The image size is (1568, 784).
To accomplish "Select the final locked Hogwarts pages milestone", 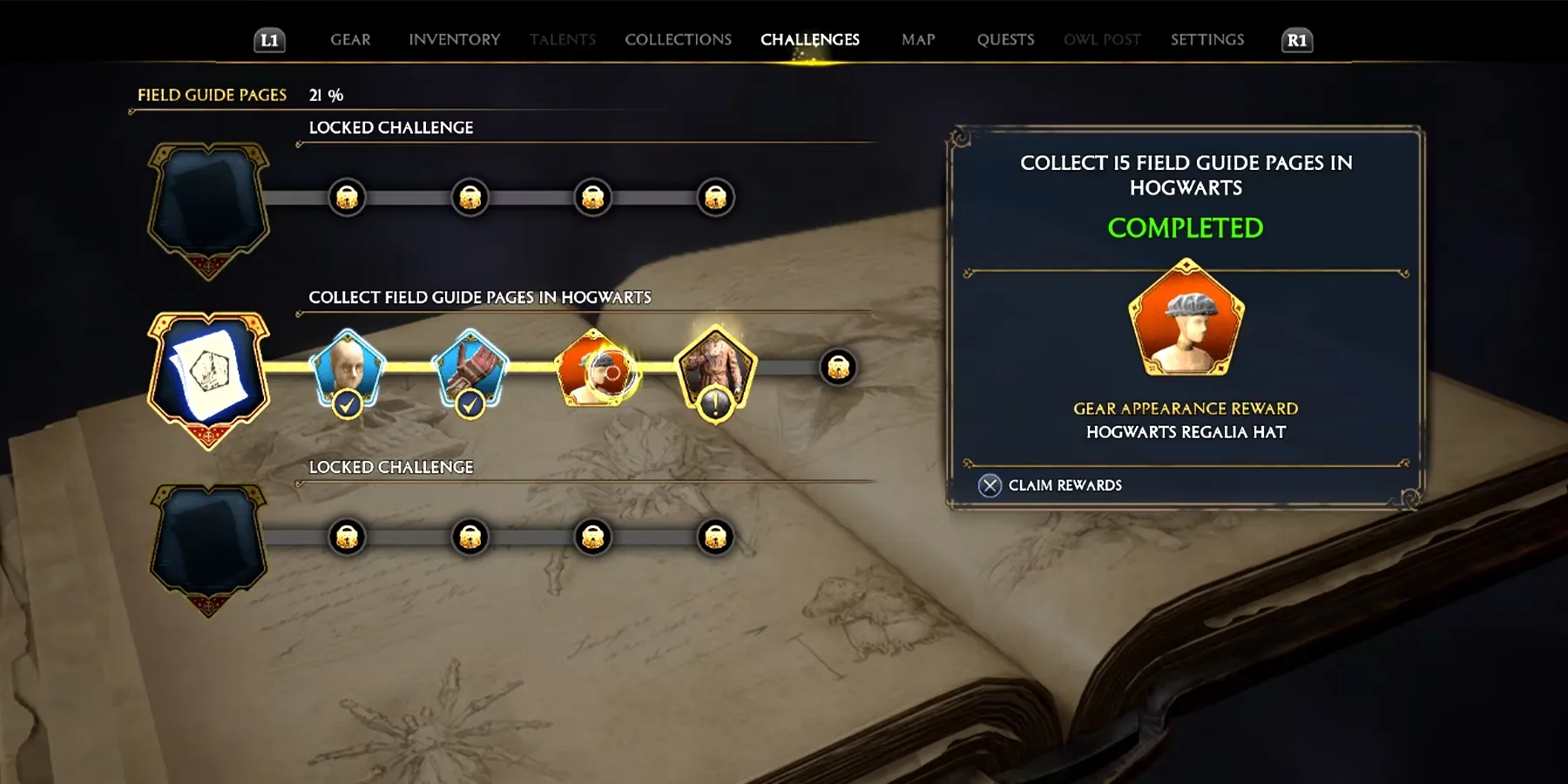I will (838, 368).
